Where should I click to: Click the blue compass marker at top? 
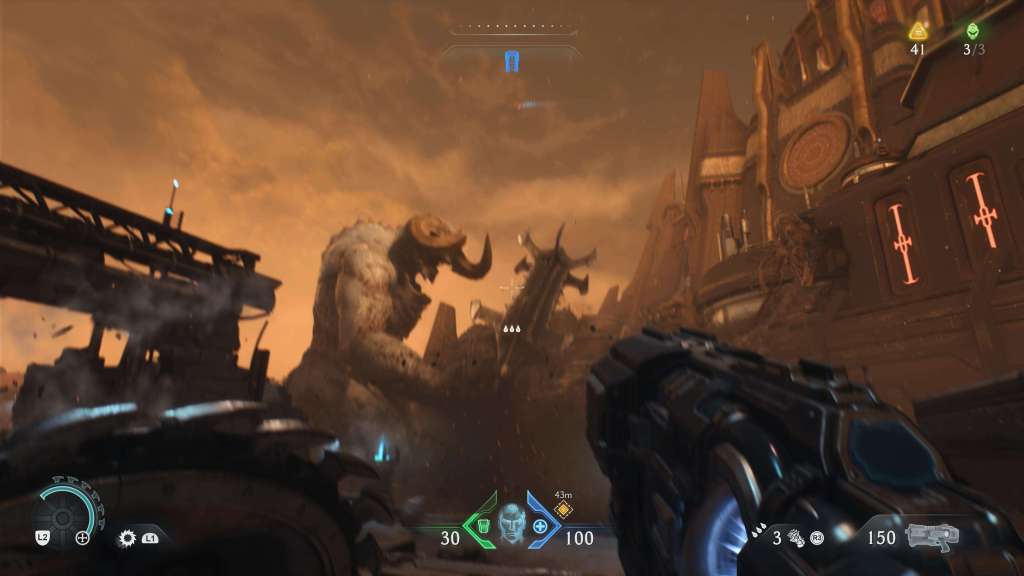coord(513,63)
